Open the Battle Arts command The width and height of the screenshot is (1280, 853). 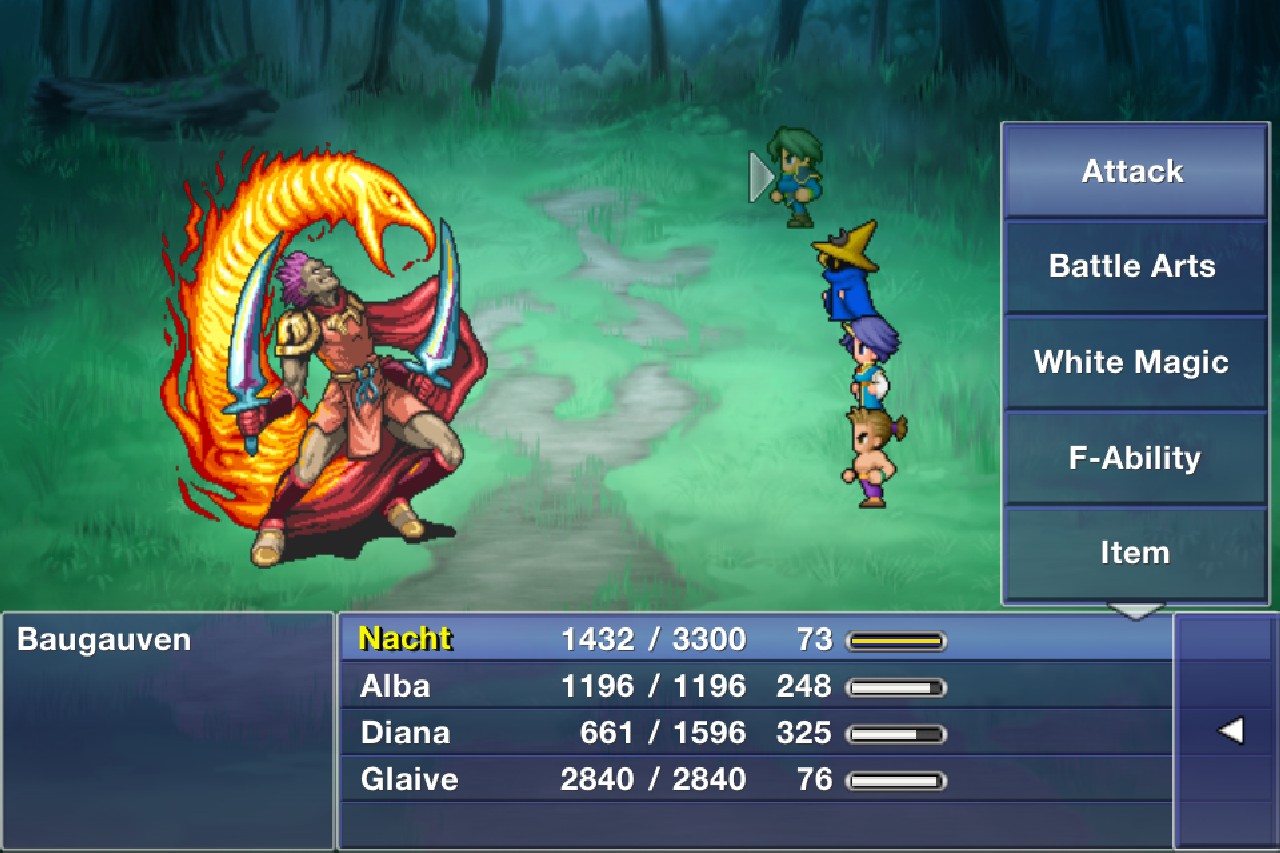tap(1133, 266)
